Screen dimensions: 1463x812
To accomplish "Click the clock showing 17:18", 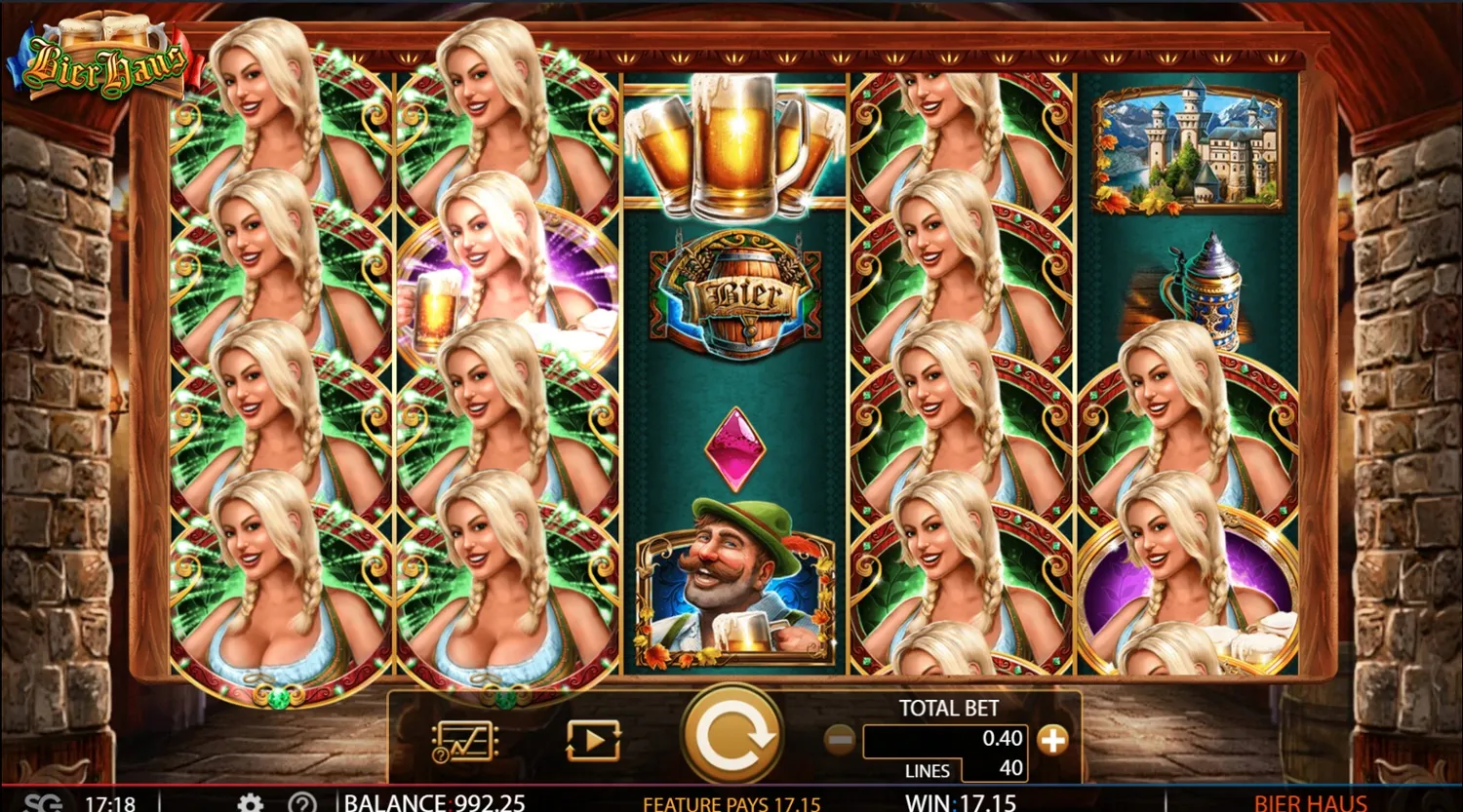I will pos(110,803).
